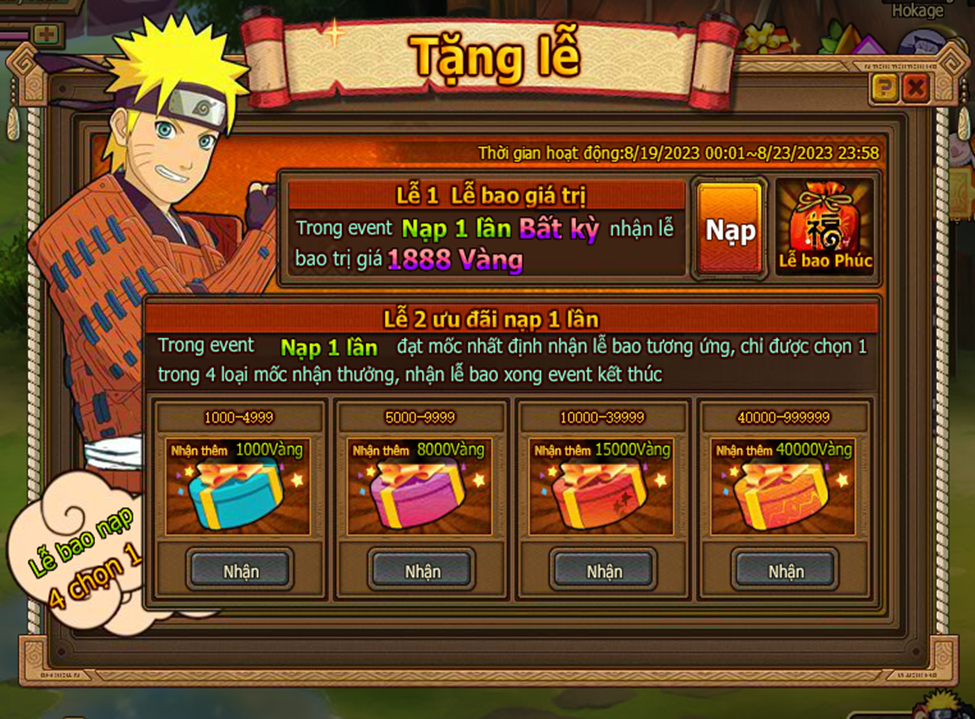
Task: Close the Tặng lễ event window
Action: tap(914, 89)
